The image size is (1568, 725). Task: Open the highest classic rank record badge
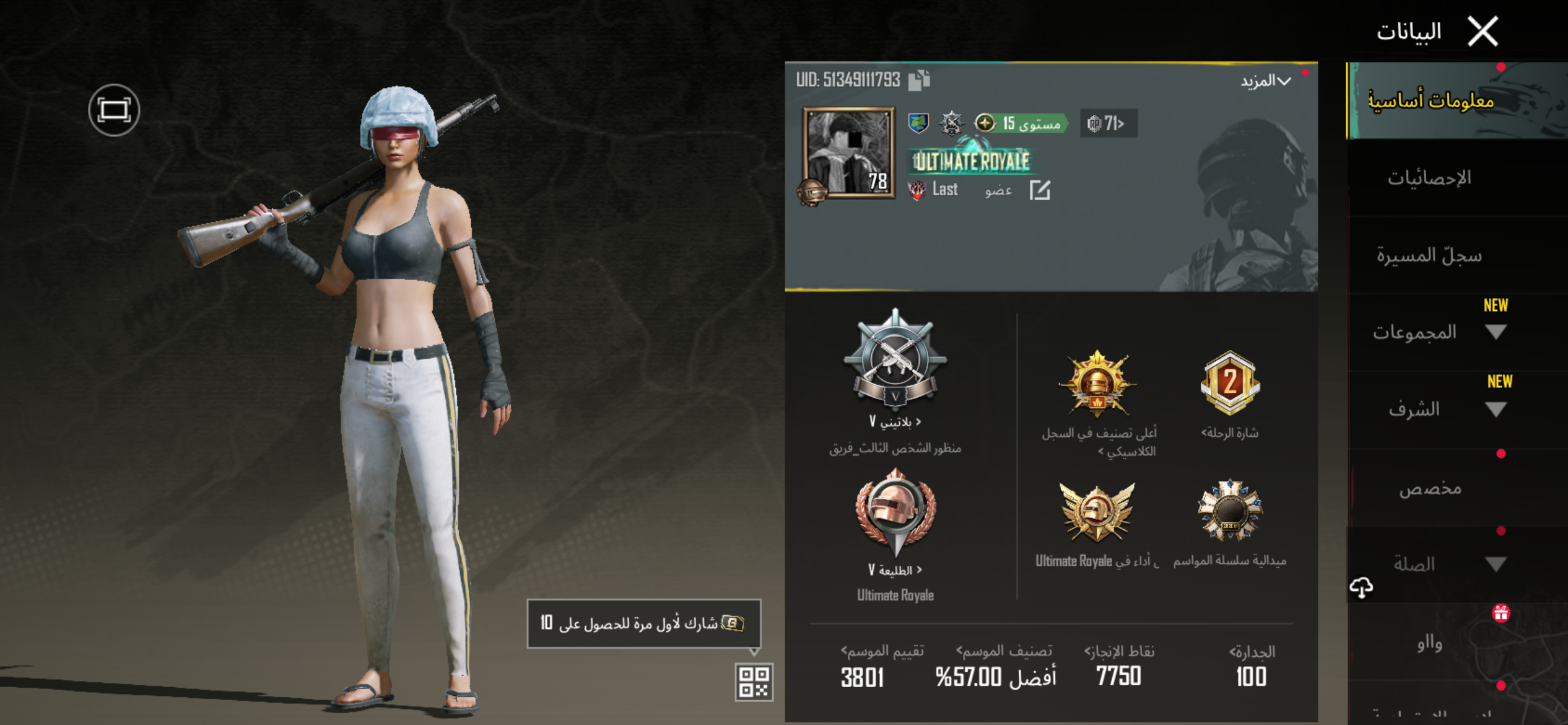pos(1098,385)
